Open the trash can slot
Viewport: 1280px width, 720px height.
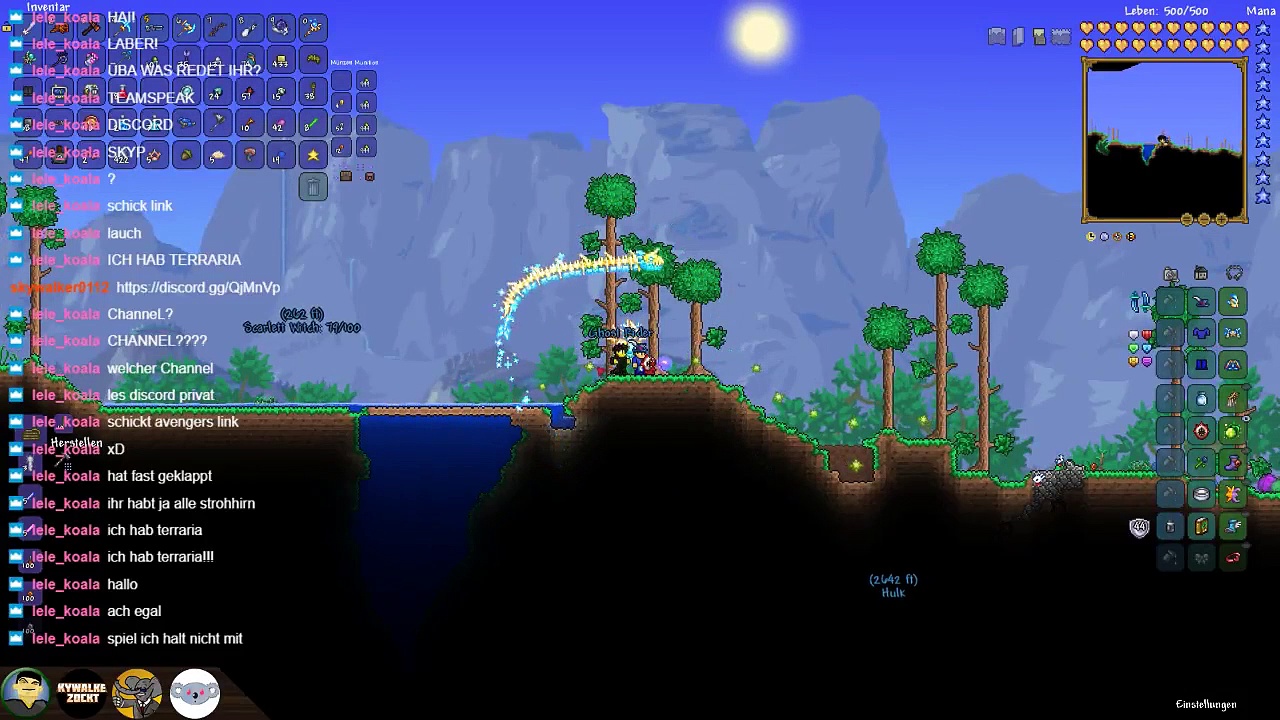pyautogui.click(x=313, y=187)
